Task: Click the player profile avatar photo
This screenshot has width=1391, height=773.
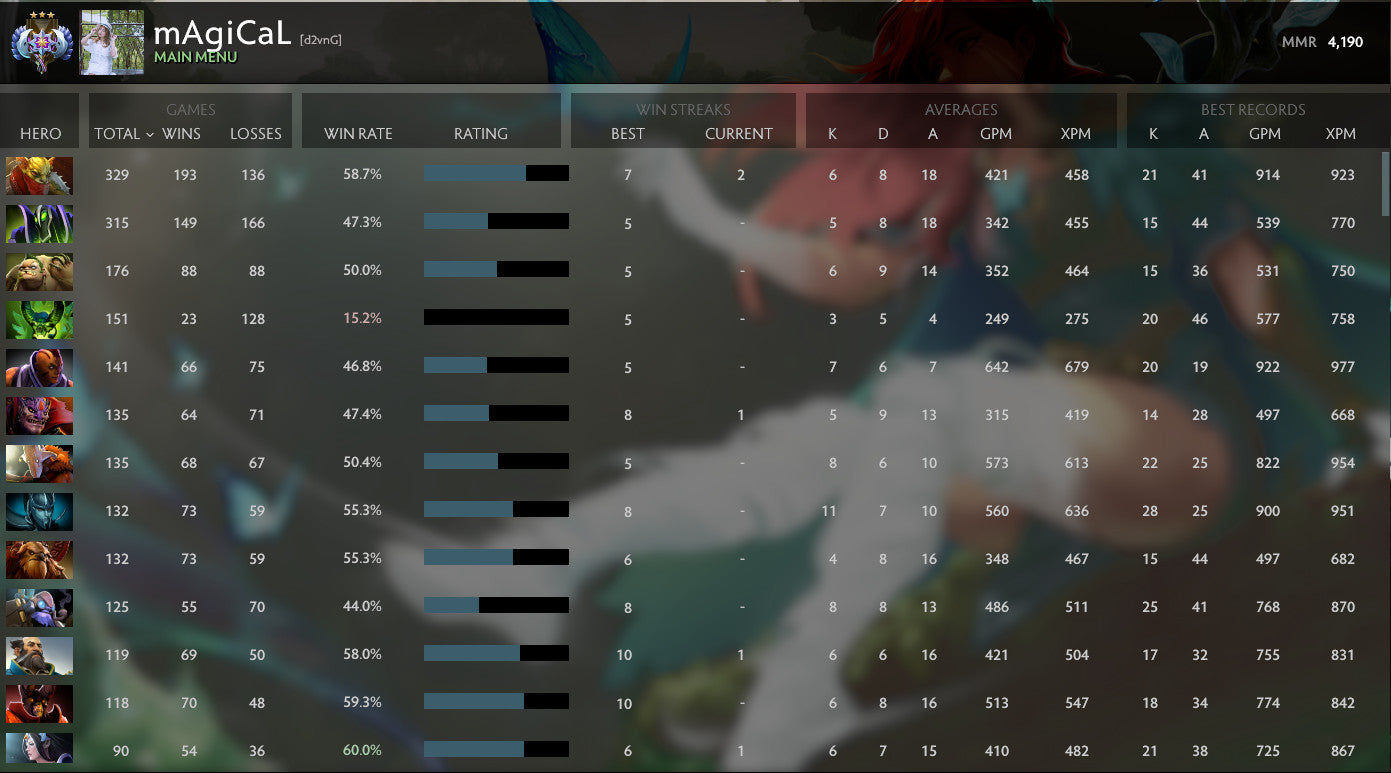Action: pos(111,42)
